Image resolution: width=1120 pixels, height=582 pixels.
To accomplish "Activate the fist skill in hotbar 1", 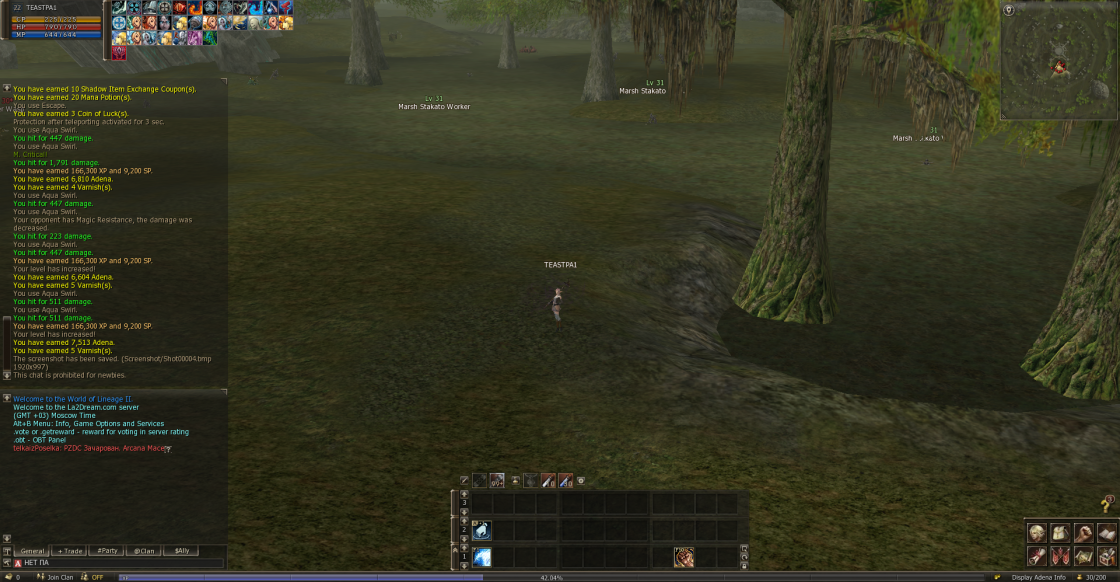I will [x=684, y=557].
